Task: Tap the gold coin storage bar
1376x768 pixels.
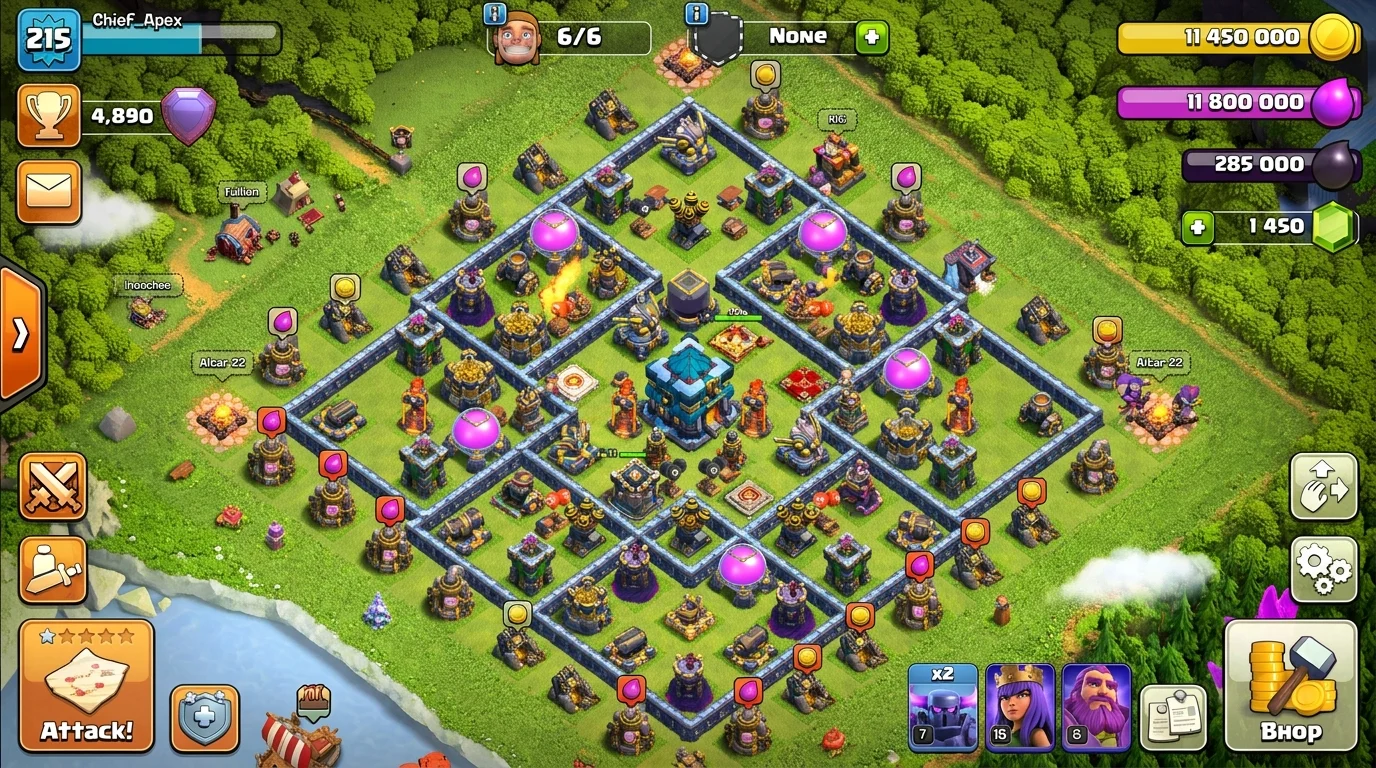Action: 1238,38
